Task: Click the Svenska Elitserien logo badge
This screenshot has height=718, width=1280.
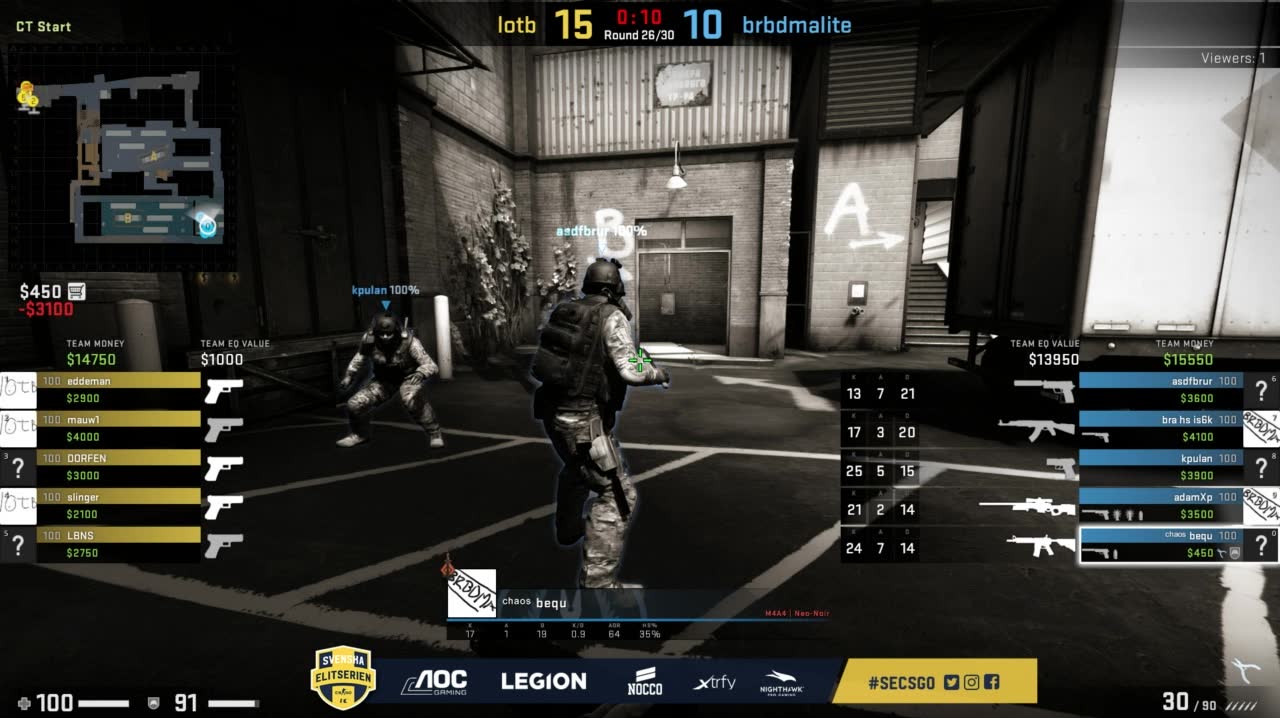Action: (x=343, y=678)
